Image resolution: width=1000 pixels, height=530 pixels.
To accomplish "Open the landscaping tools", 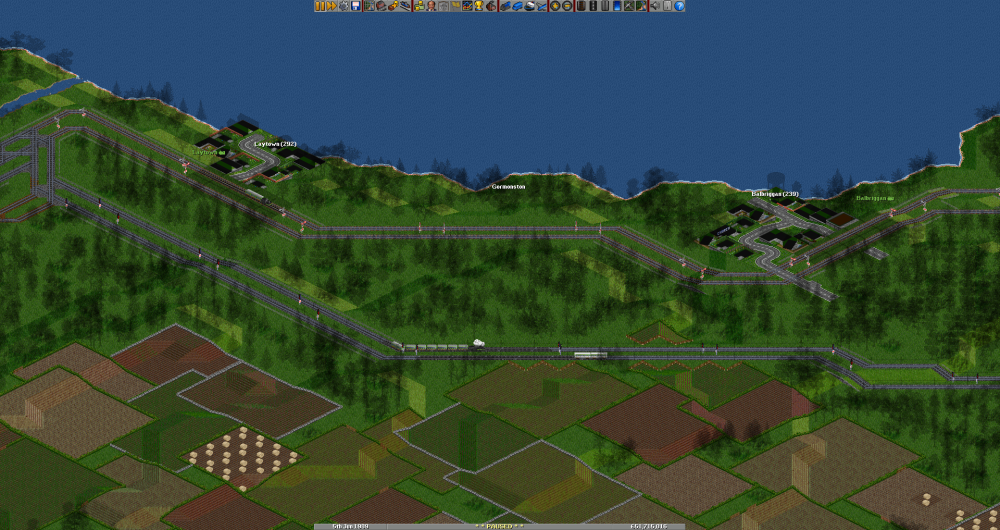I will click(641, 6).
